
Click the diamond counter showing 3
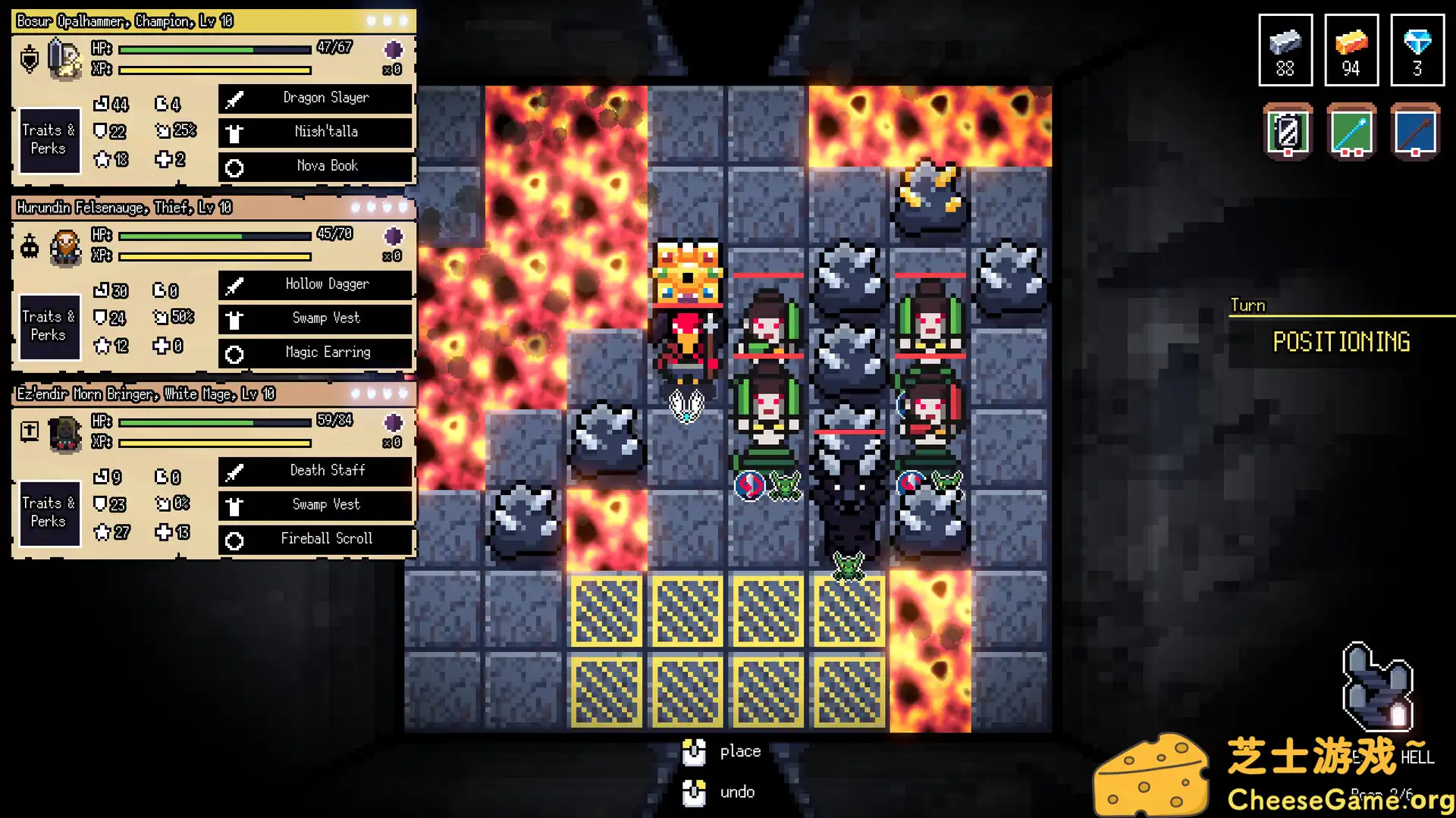1416,50
